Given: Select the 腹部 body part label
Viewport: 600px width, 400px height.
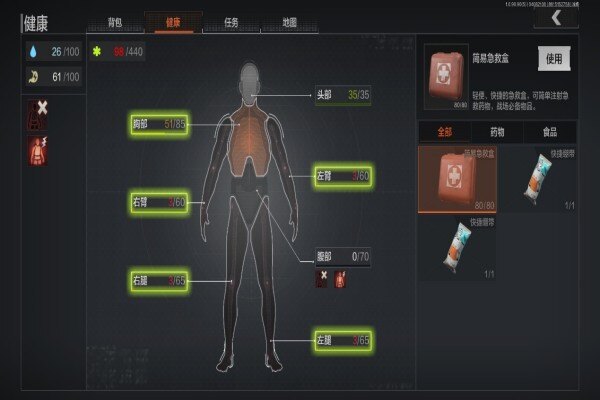Looking at the screenshot, I should (x=344, y=256).
